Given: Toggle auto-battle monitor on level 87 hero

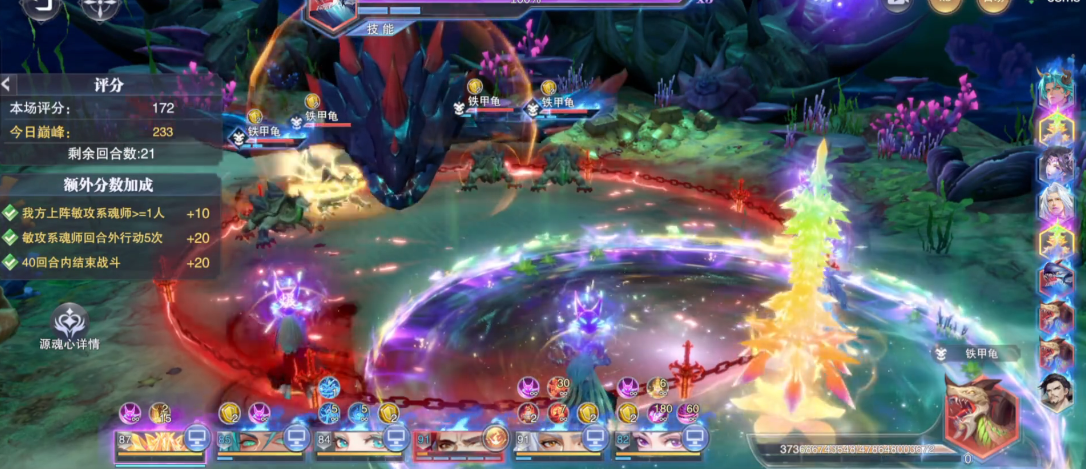Looking at the screenshot, I should (x=196, y=437).
